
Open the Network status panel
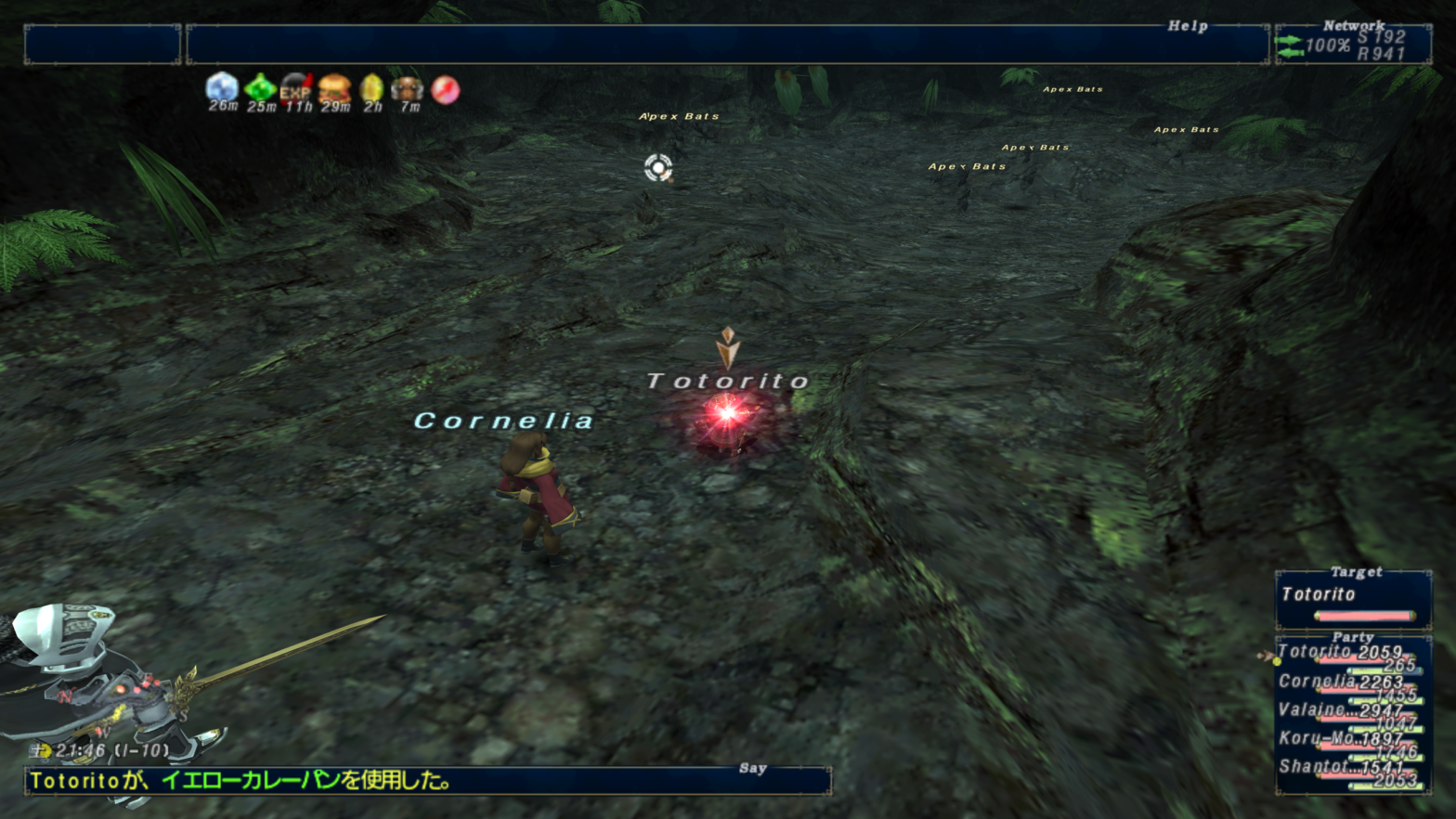tap(1353, 45)
